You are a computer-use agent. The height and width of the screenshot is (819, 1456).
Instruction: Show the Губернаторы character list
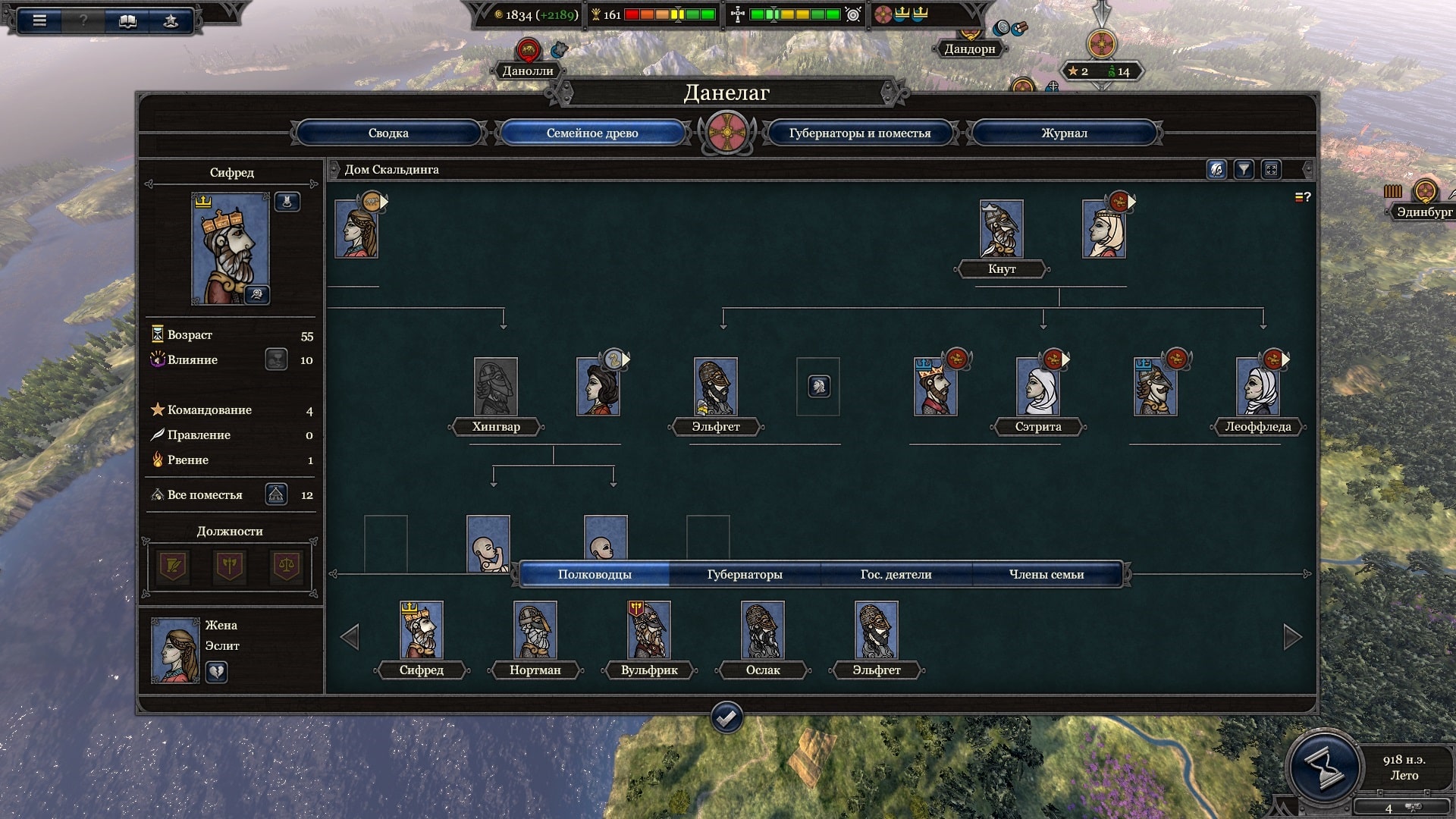point(744,574)
